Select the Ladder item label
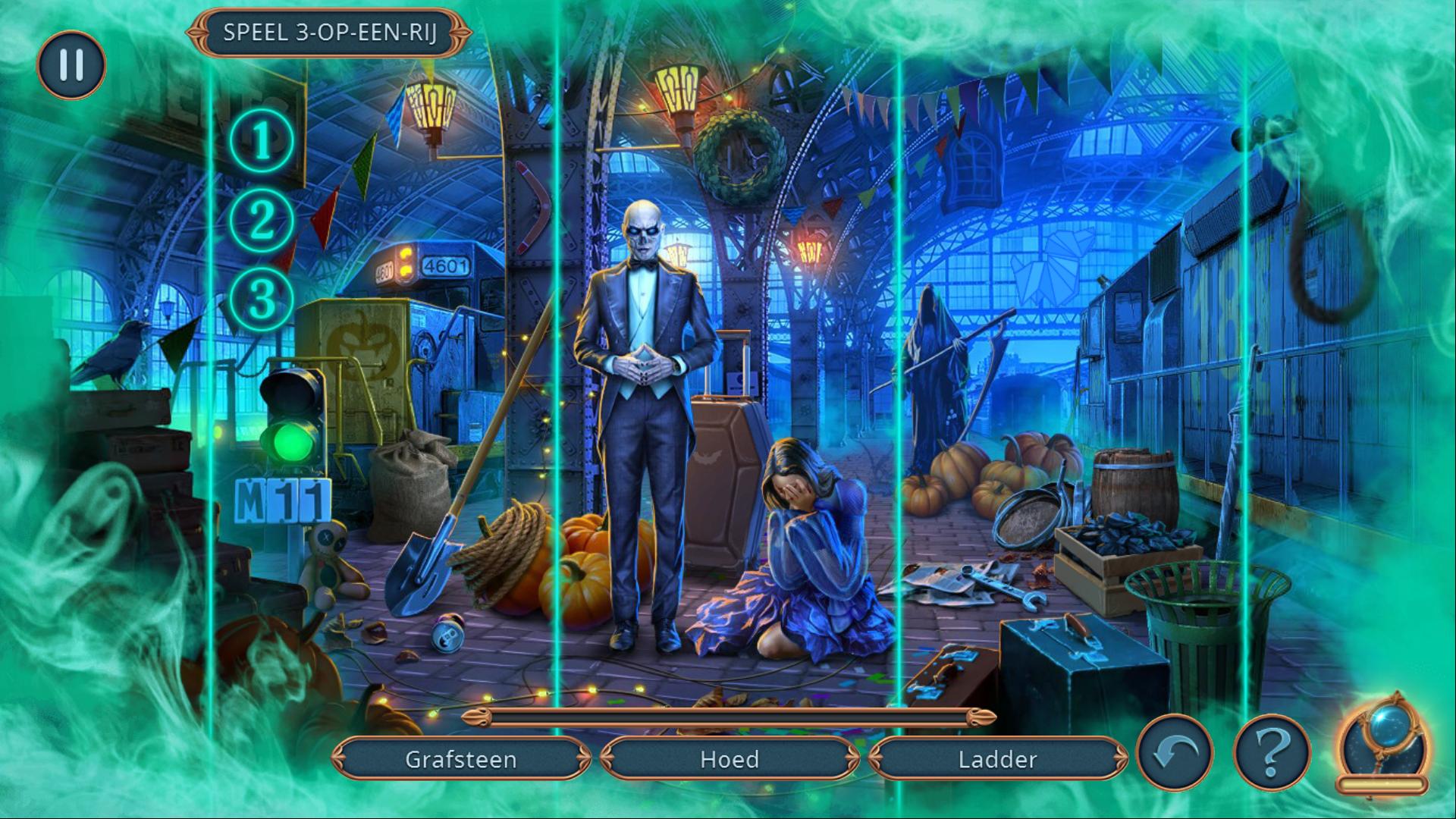 (x=997, y=759)
